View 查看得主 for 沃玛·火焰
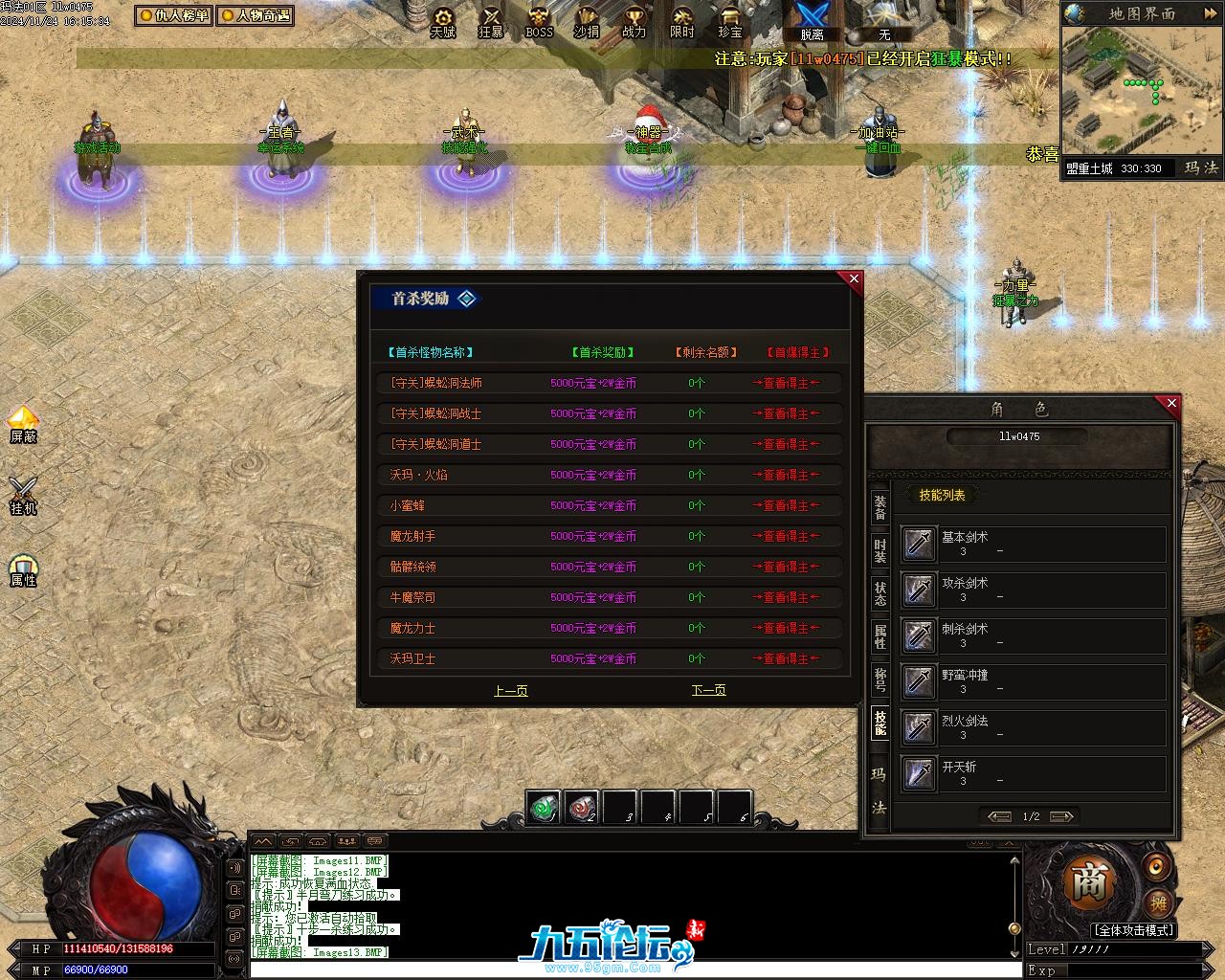The width and height of the screenshot is (1225, 980). coord(786,475)
